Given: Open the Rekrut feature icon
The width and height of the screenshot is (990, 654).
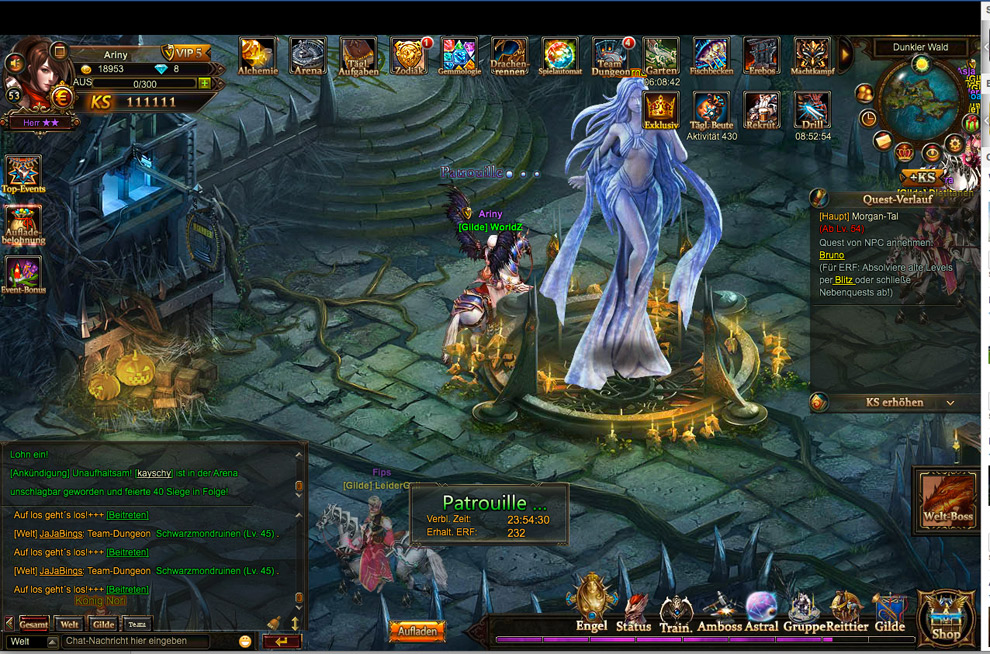Looking at the screenshot, I should (x=762, y=109).
